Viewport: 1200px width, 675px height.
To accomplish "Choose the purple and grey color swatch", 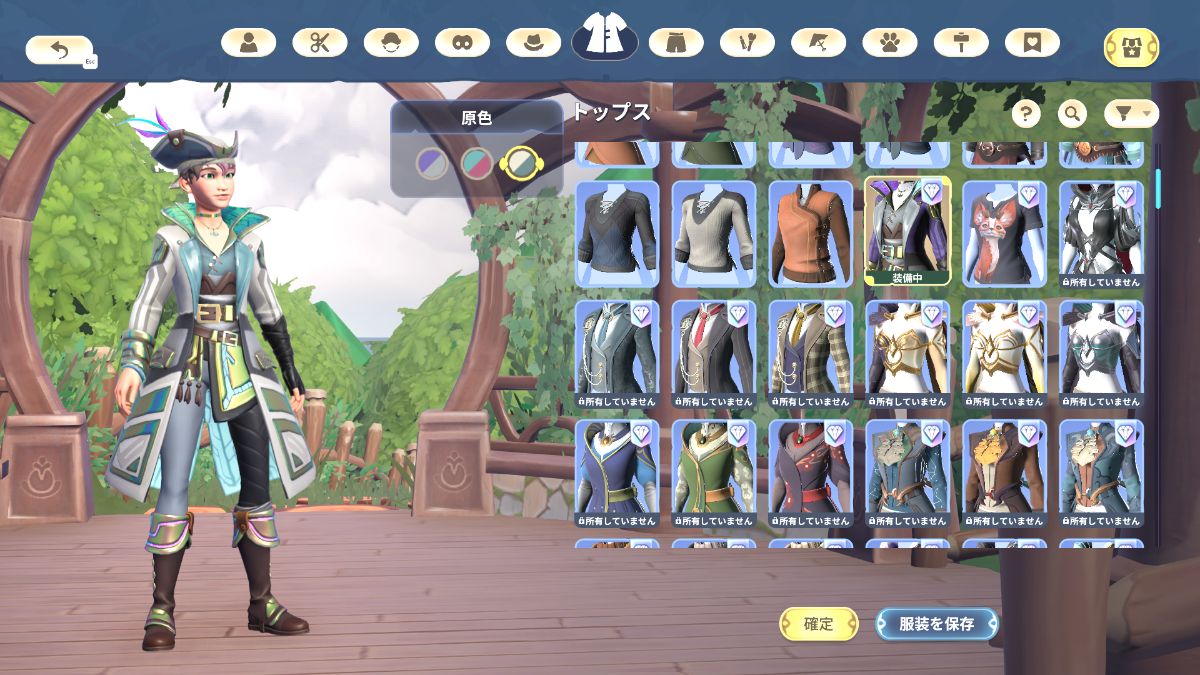I will pyautogui.click(x=432, y=163).
